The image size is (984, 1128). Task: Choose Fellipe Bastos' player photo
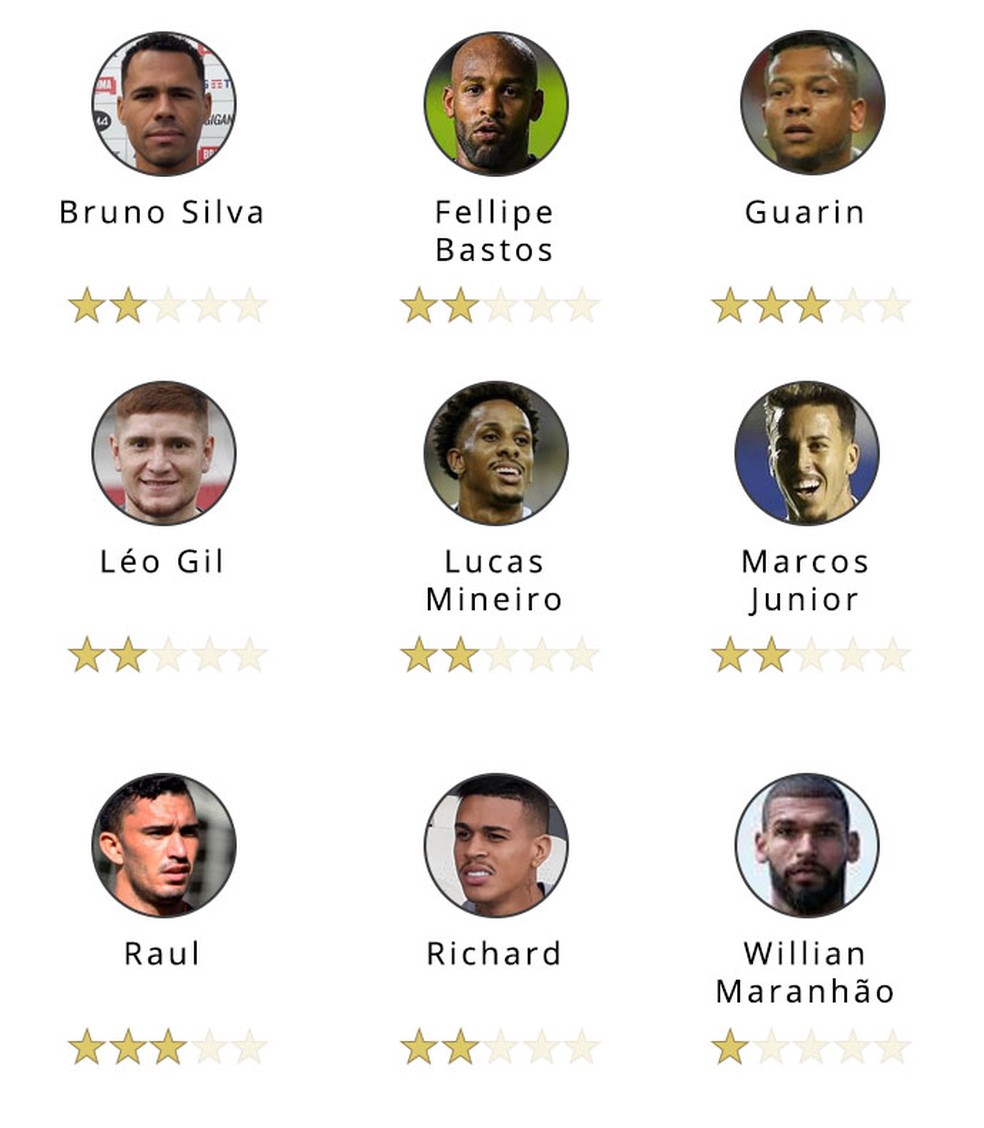496,103
